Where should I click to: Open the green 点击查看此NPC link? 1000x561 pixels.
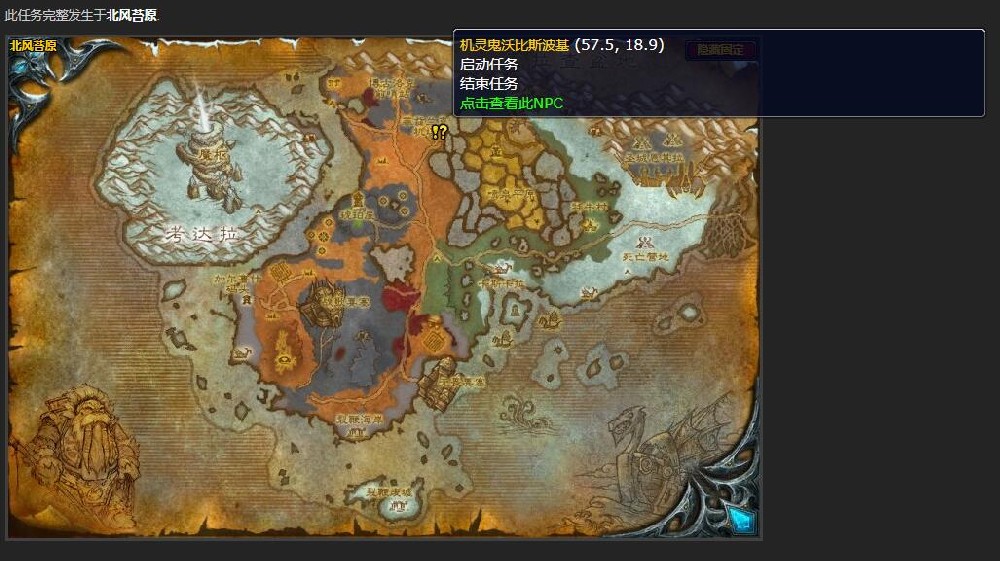[511, 102]
